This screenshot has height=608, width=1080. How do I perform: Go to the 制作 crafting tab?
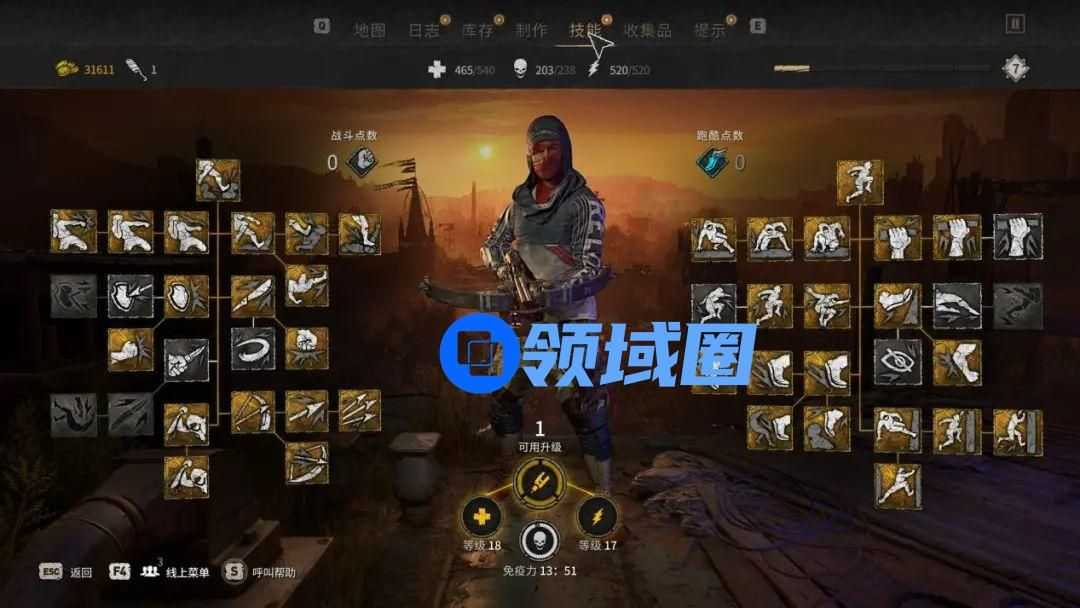coord(531,30)
